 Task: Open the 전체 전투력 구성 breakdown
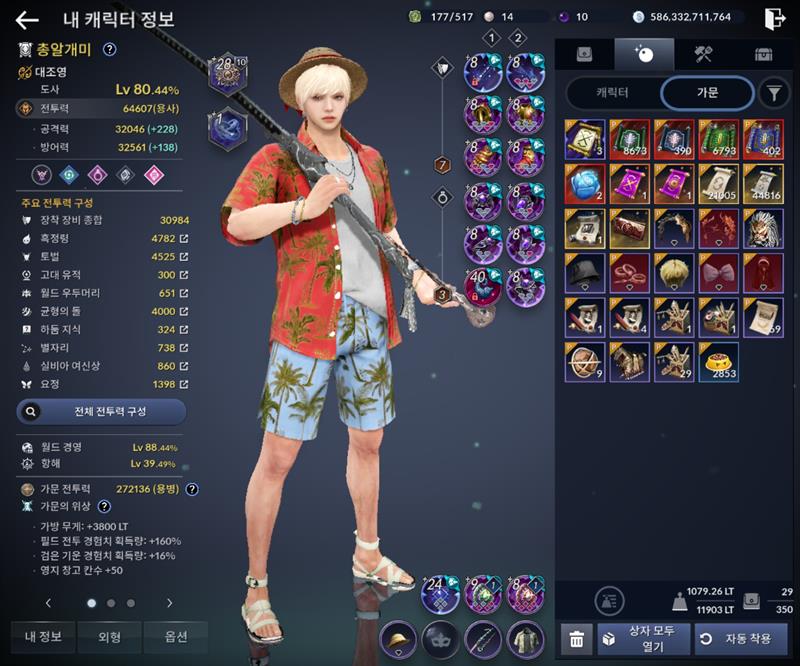(x=101, y=411)
